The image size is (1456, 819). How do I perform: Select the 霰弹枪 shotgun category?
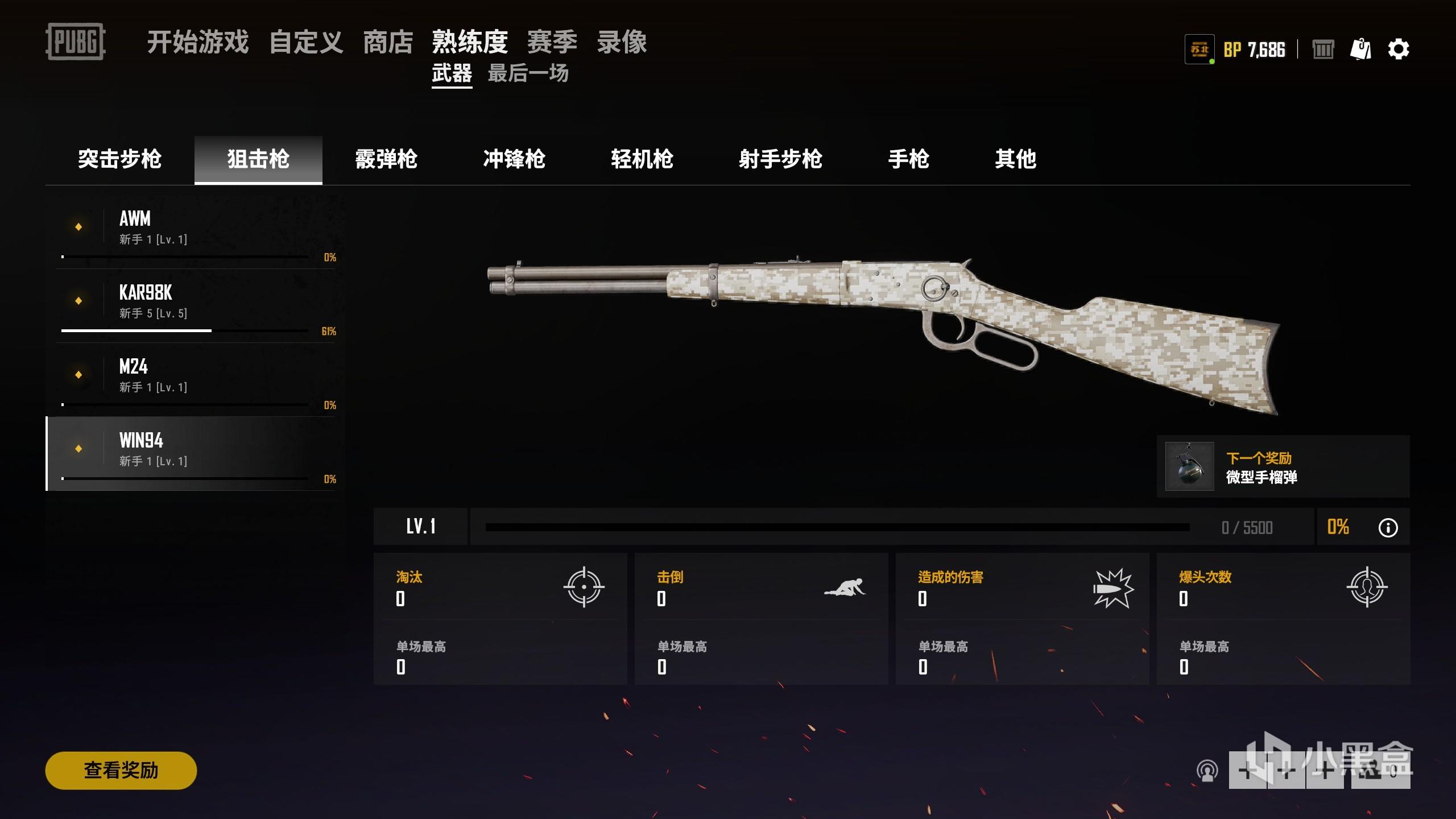(x=386, y=159)
